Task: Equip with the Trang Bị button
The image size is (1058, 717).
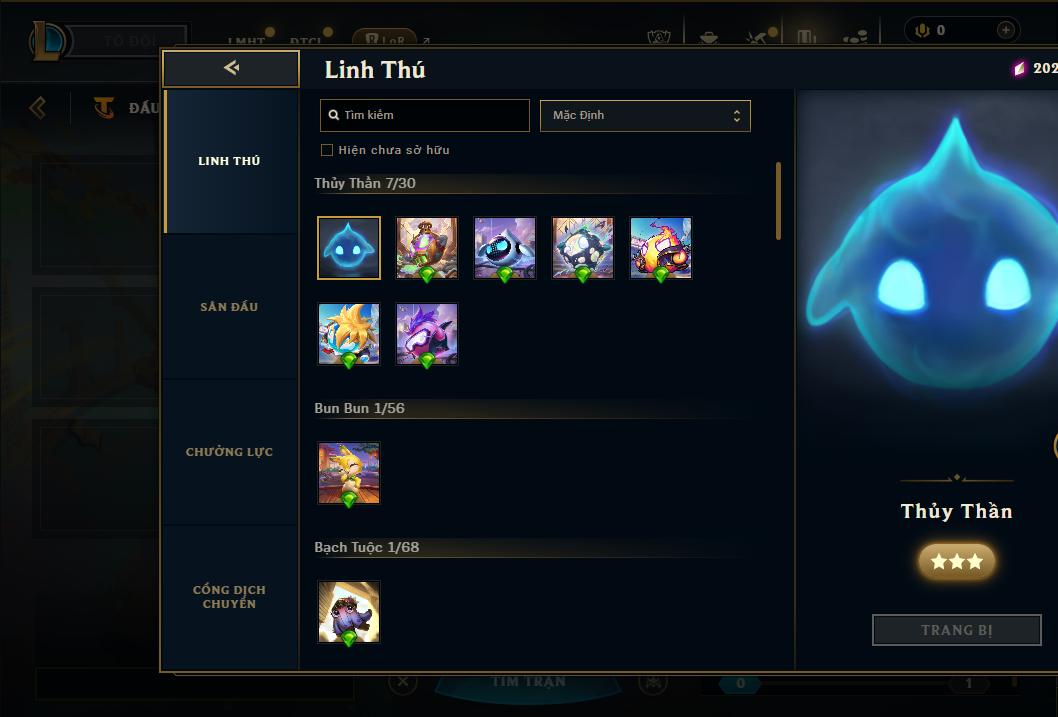Action: click(956, 630)
